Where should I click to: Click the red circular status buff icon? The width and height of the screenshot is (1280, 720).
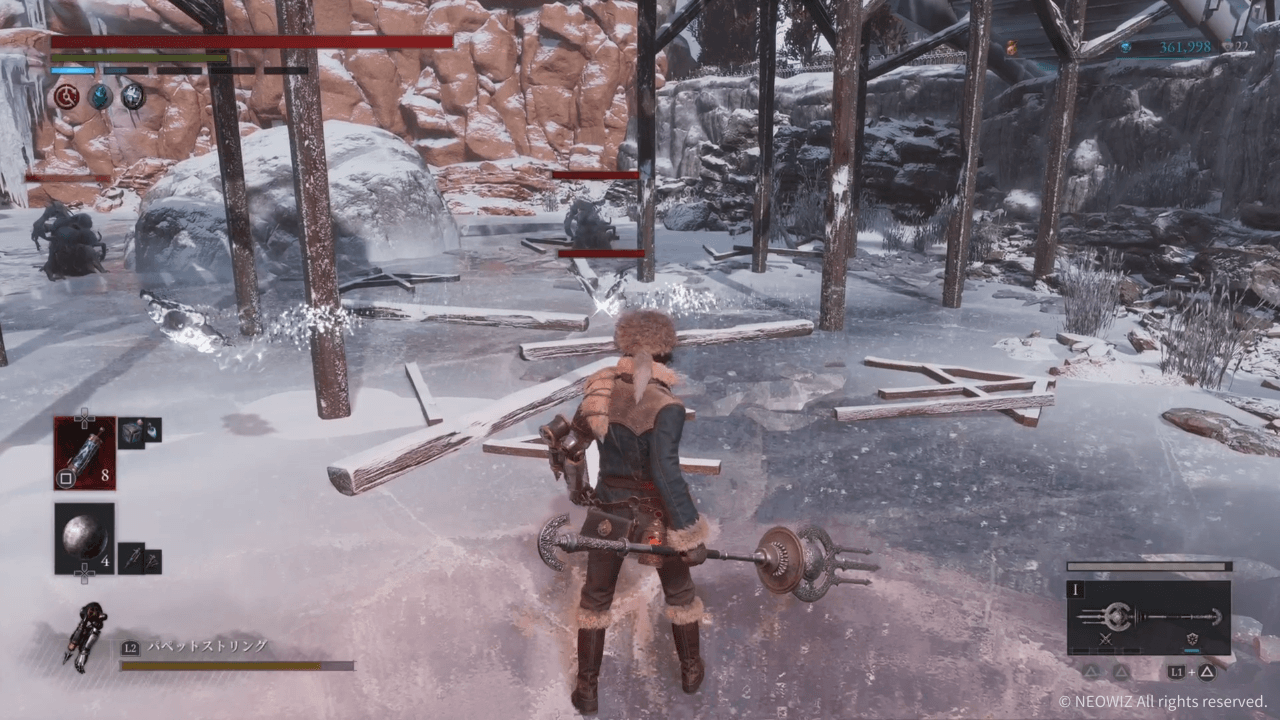[x=67, y=96]
